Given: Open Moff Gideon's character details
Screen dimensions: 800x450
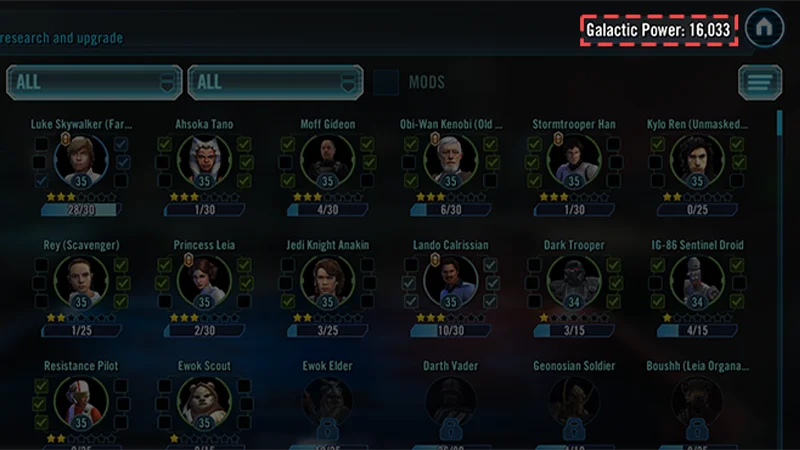Looking at the screenshot, I should click(x=328, y=158).
